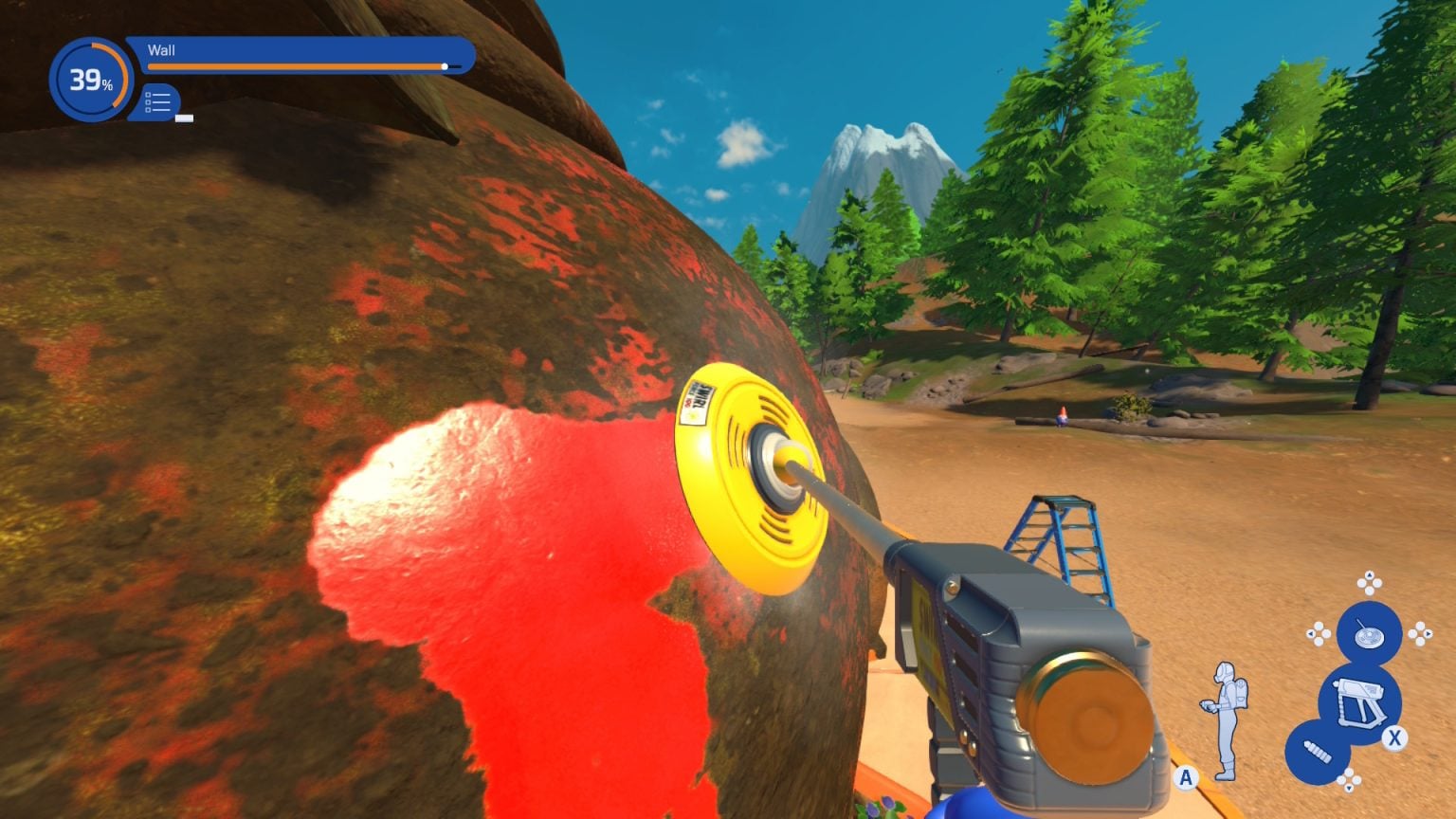This screenshot has height=819, width=1456.
Task: Open the job checklist icon
Action: (159, 102)
